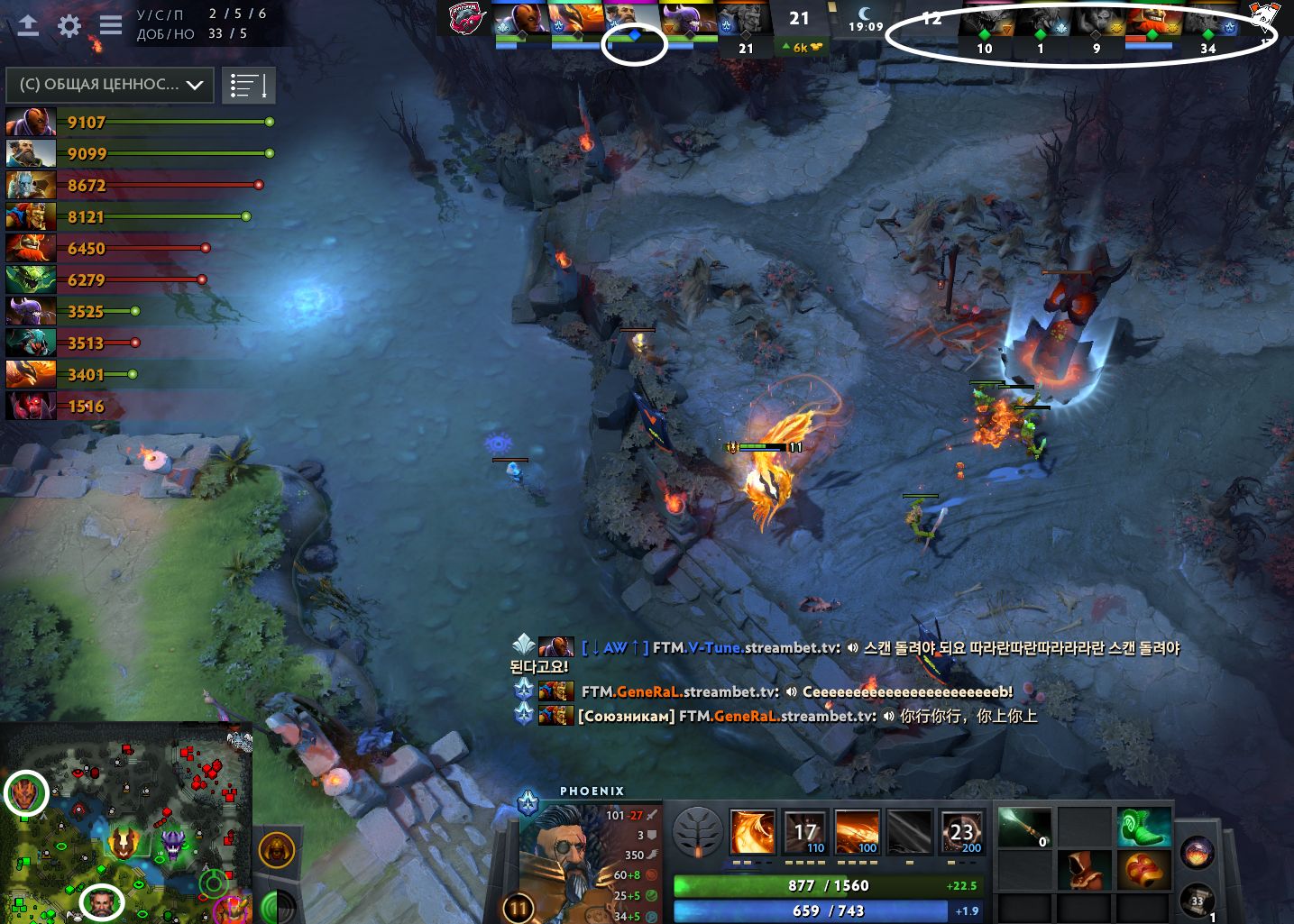
Task: Select the kunkka portrait marker on the minimap
Action: [x=101, y=902]
